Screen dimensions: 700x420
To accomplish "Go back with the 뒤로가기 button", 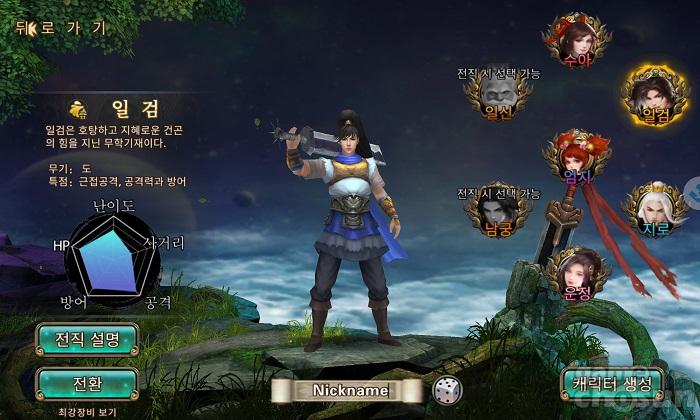I will coord(60,27).
